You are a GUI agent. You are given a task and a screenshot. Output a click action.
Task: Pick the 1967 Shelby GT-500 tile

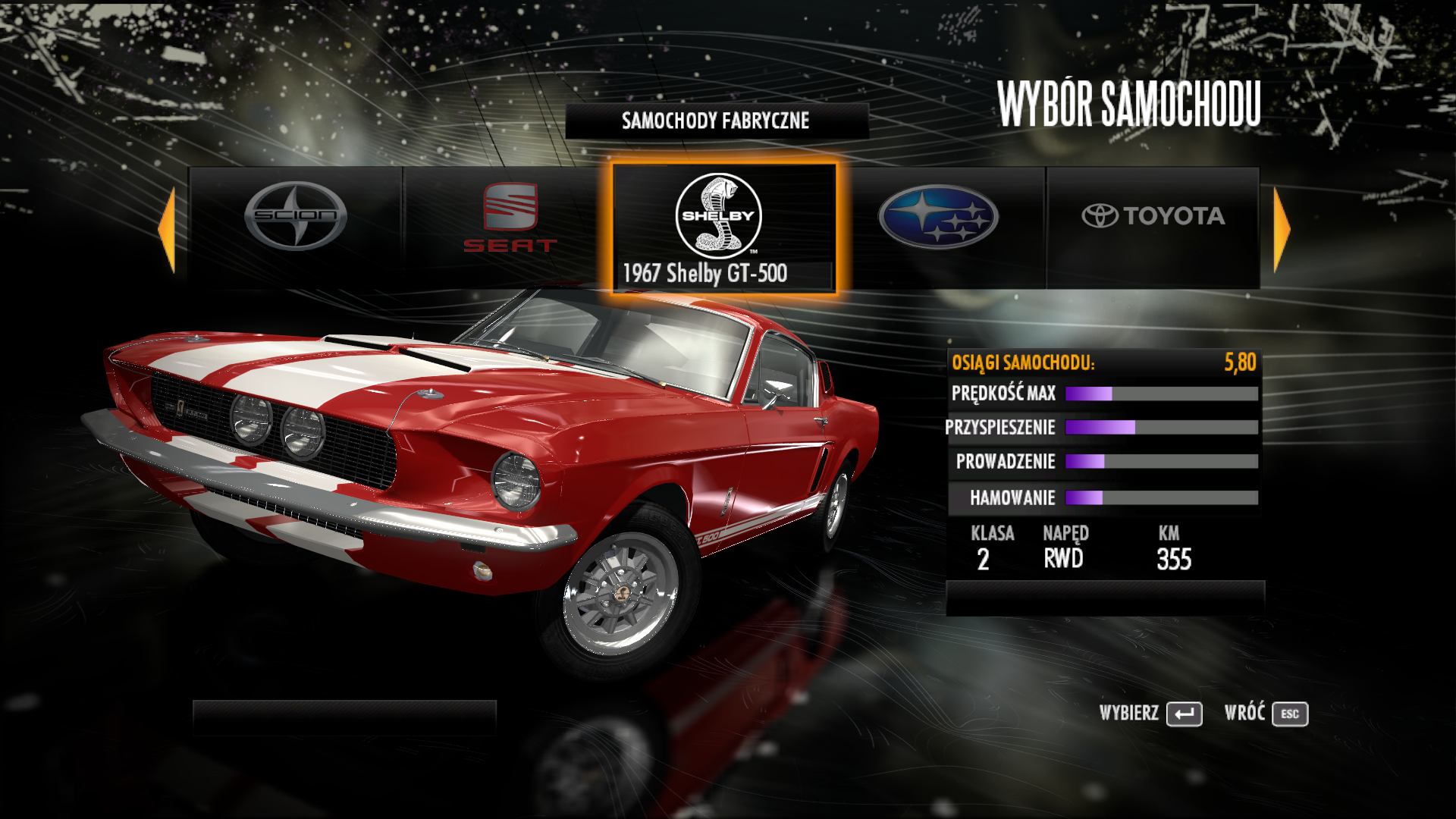click(723, 227)
